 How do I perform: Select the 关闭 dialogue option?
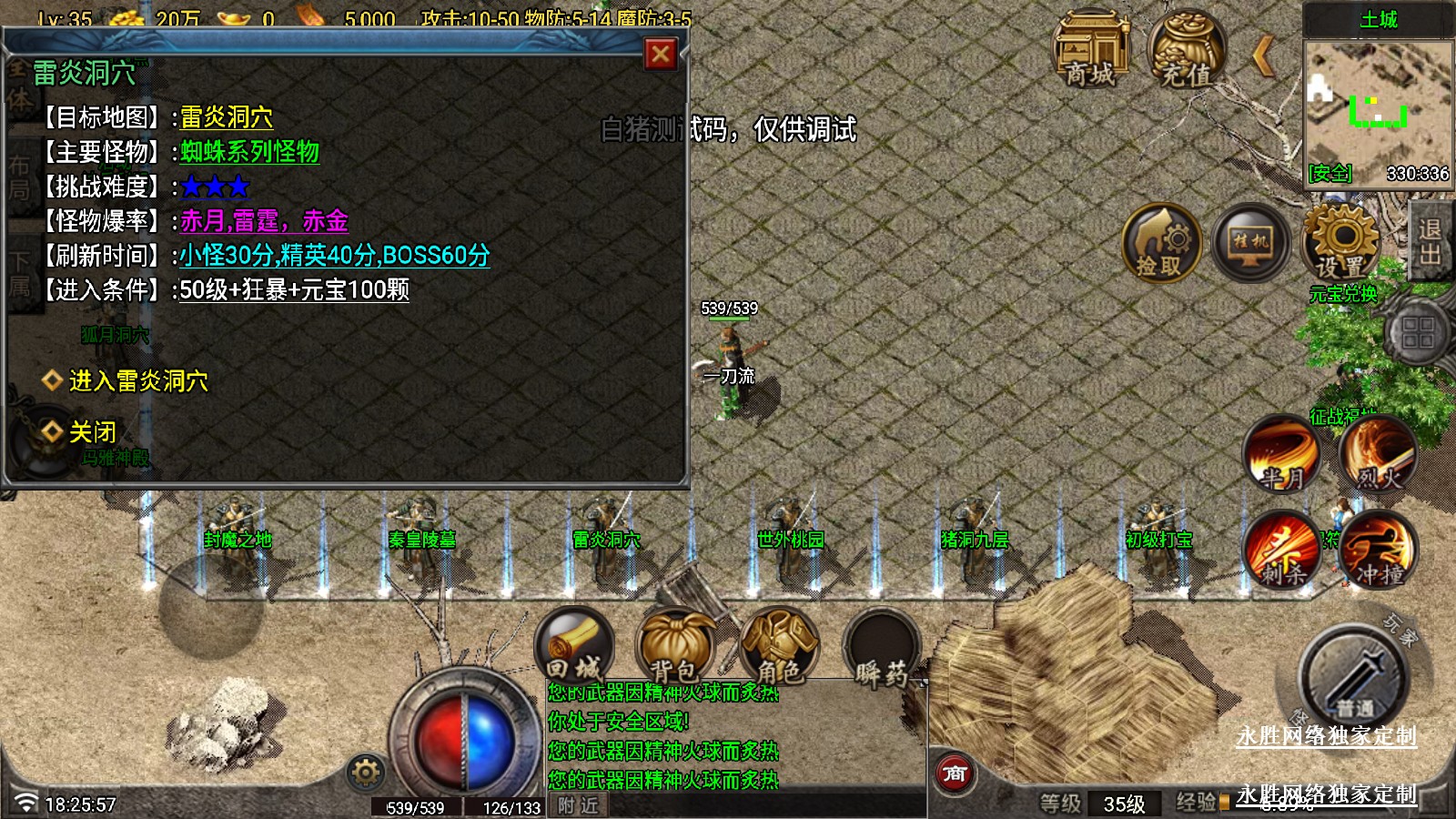tap(92, 431)
